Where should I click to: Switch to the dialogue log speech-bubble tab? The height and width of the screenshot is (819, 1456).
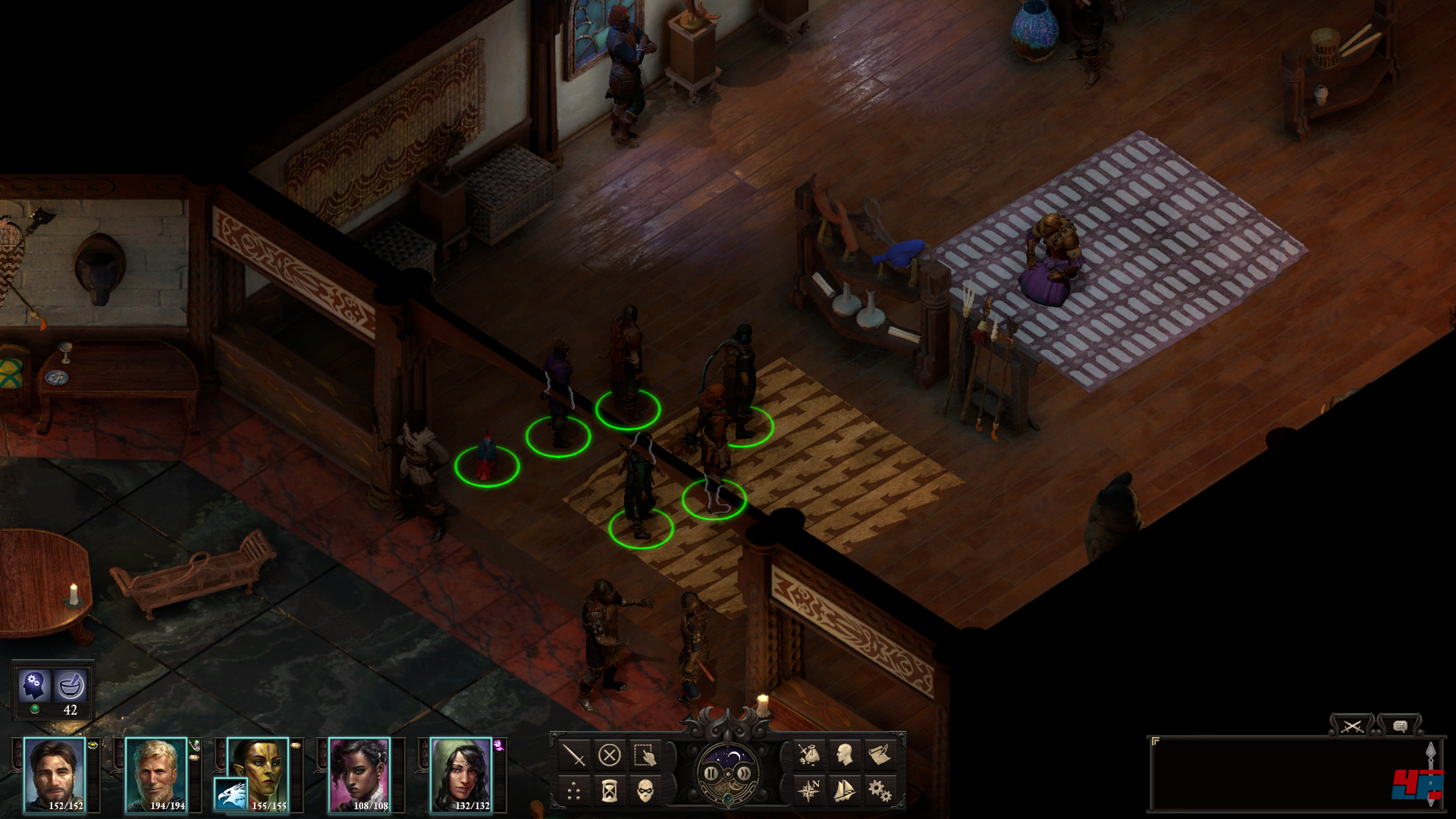click(1400, 726)
